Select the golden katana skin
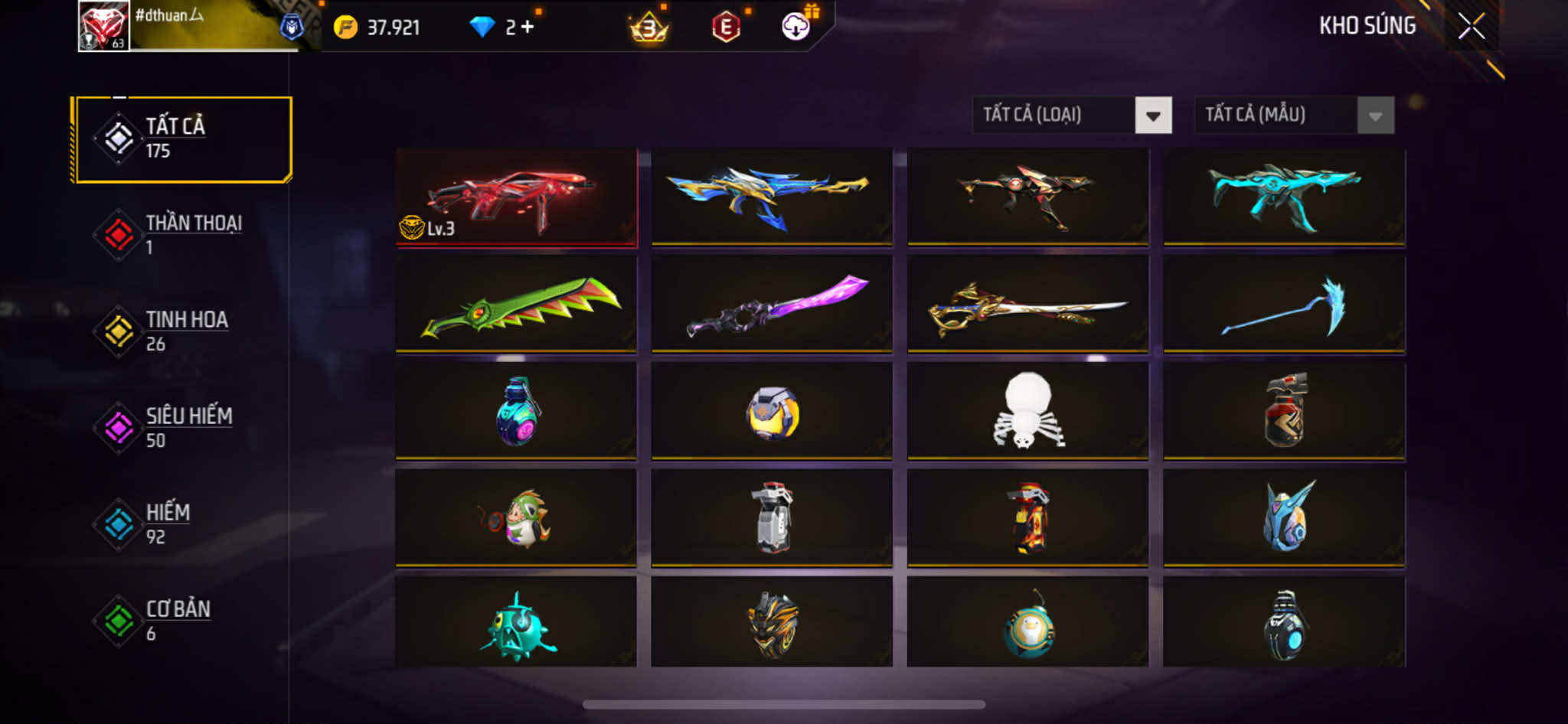 point(1027,305)
